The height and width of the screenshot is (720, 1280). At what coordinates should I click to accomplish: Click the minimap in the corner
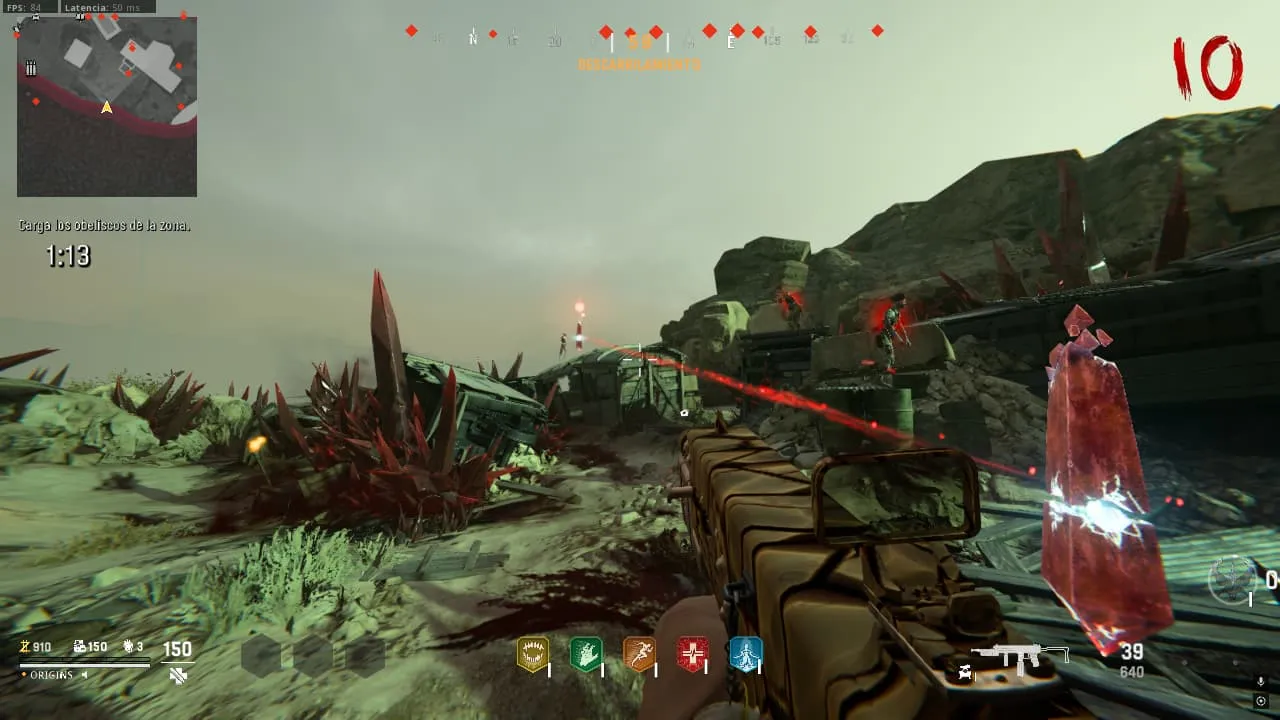(107, 106)
